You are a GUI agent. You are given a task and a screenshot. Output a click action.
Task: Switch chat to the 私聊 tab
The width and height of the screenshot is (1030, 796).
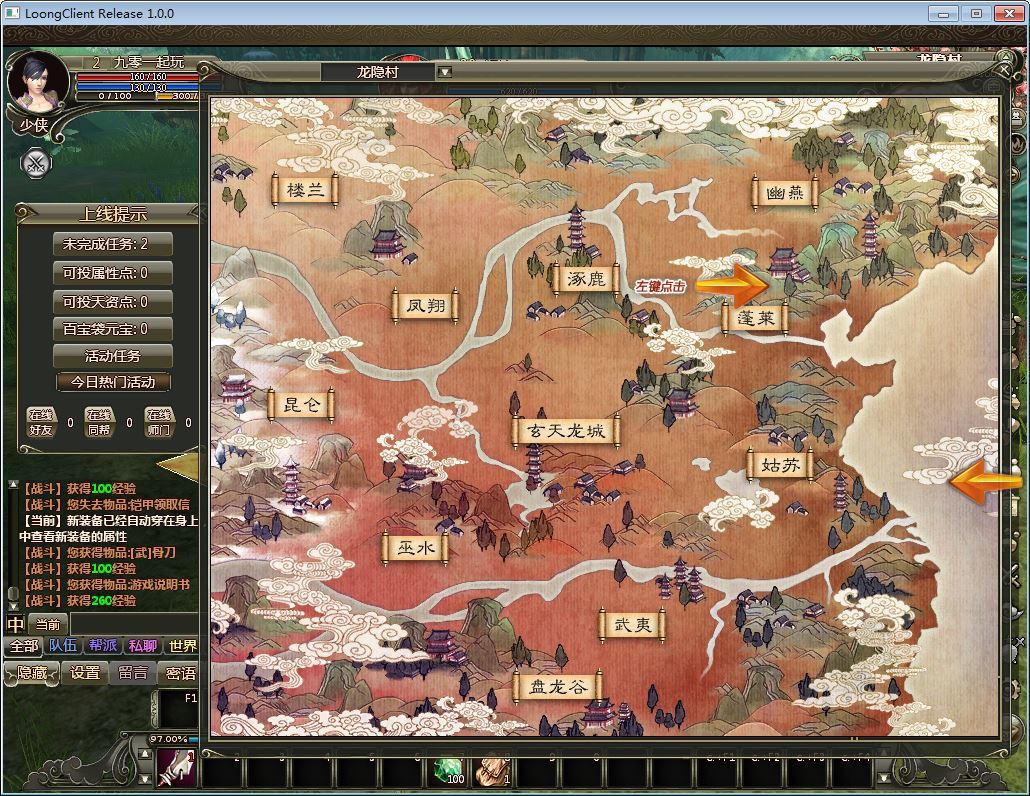[x=143, y=646]
